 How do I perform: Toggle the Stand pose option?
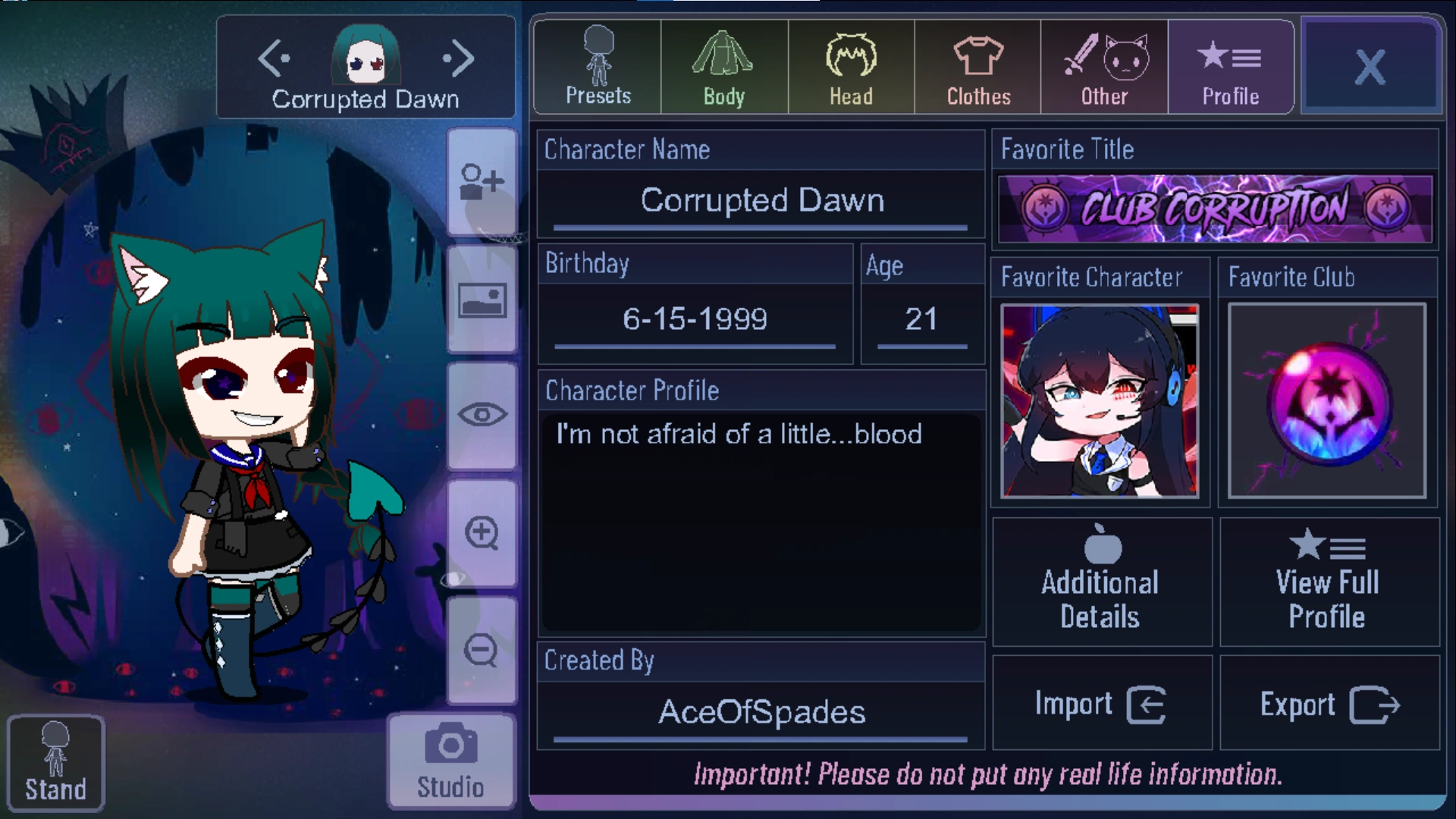click(x=55, y=762)
